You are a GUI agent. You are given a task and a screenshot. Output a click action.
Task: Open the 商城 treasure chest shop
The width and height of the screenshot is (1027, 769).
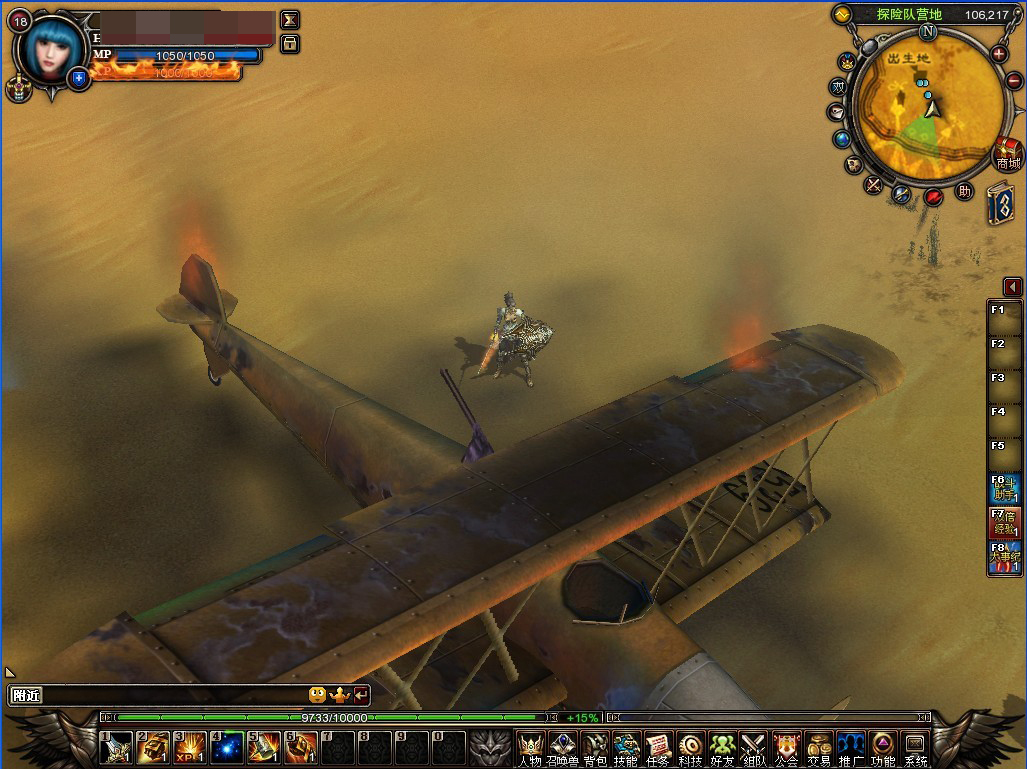(1007, 154)
